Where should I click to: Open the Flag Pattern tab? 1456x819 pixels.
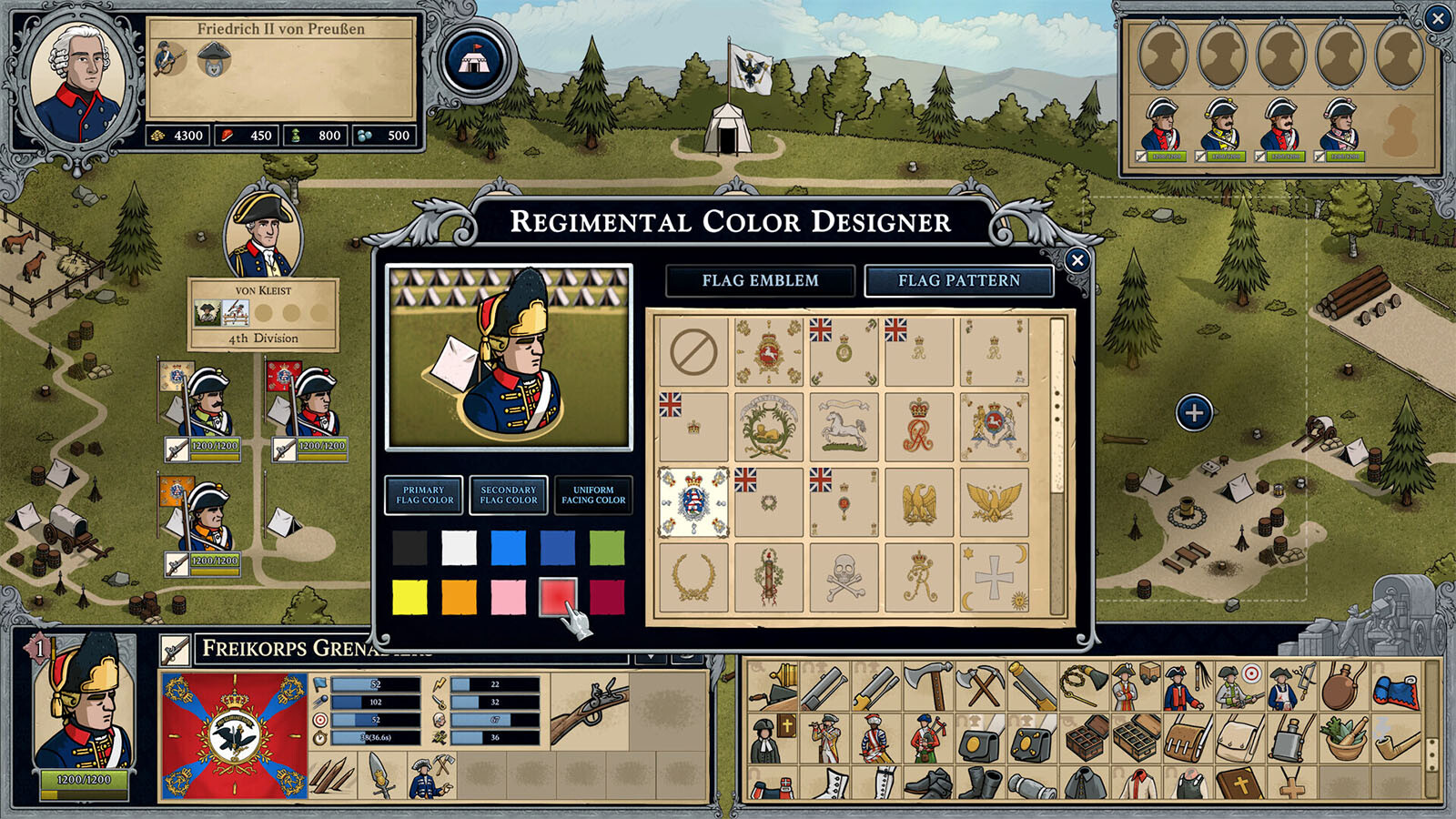tap(959, 281)
